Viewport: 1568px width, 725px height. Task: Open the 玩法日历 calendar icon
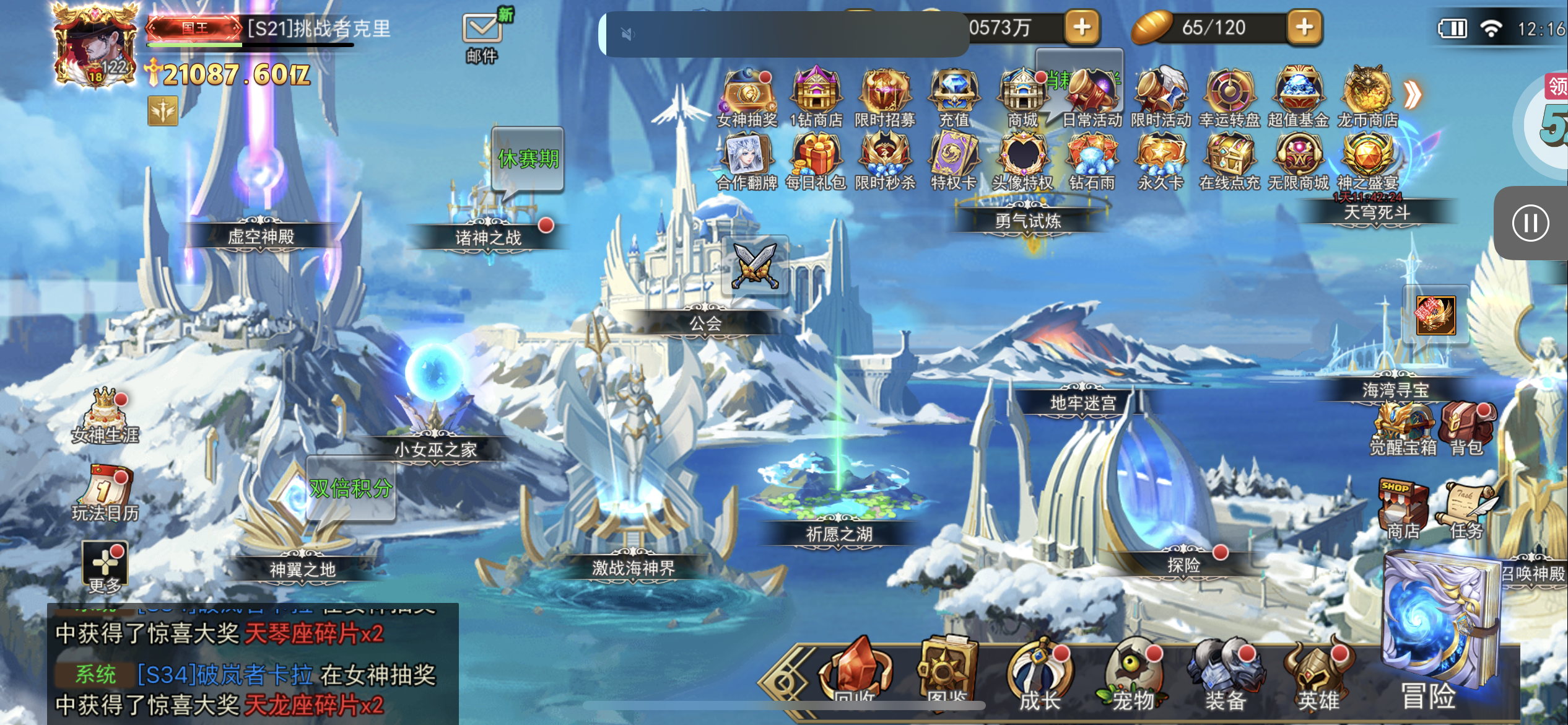[x=105, y=493]
